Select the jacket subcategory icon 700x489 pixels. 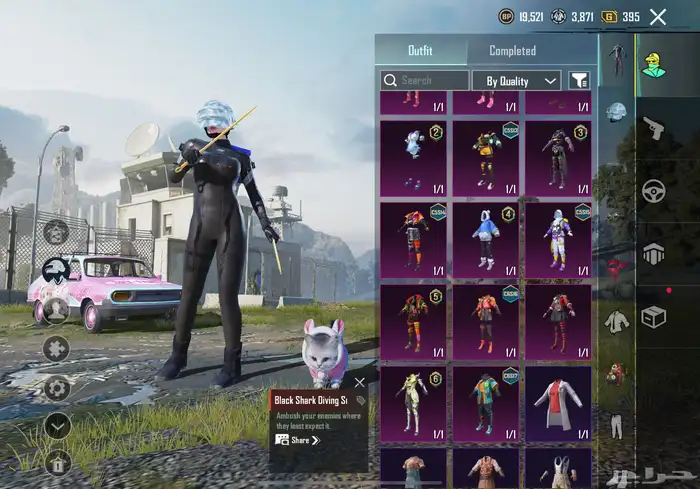coord(616,321)
